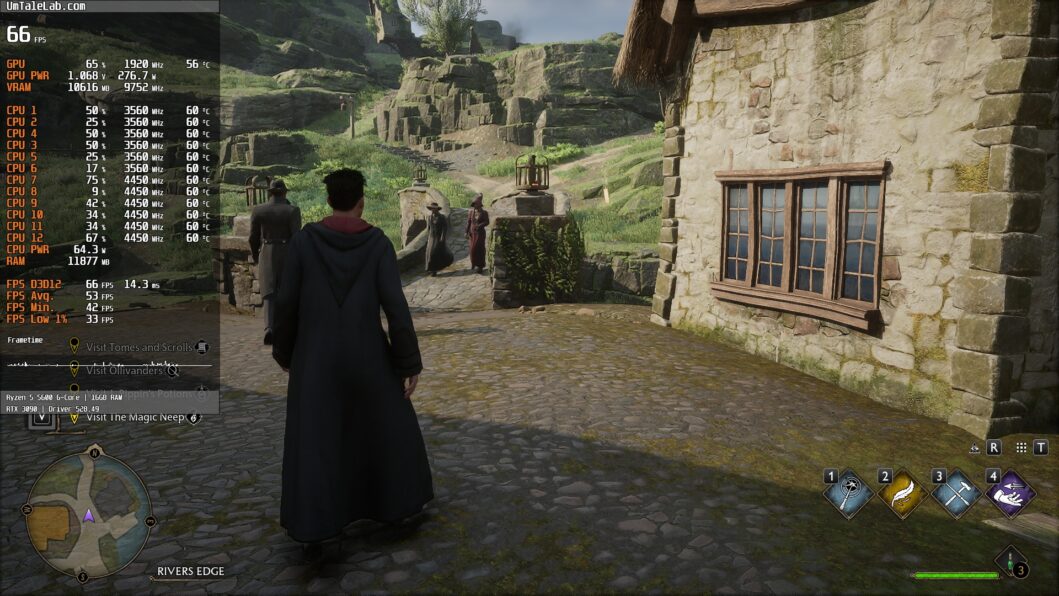Use the purple Accio hand spell
Viewport: 1059px width, 596px height.
pos(1010,494)
